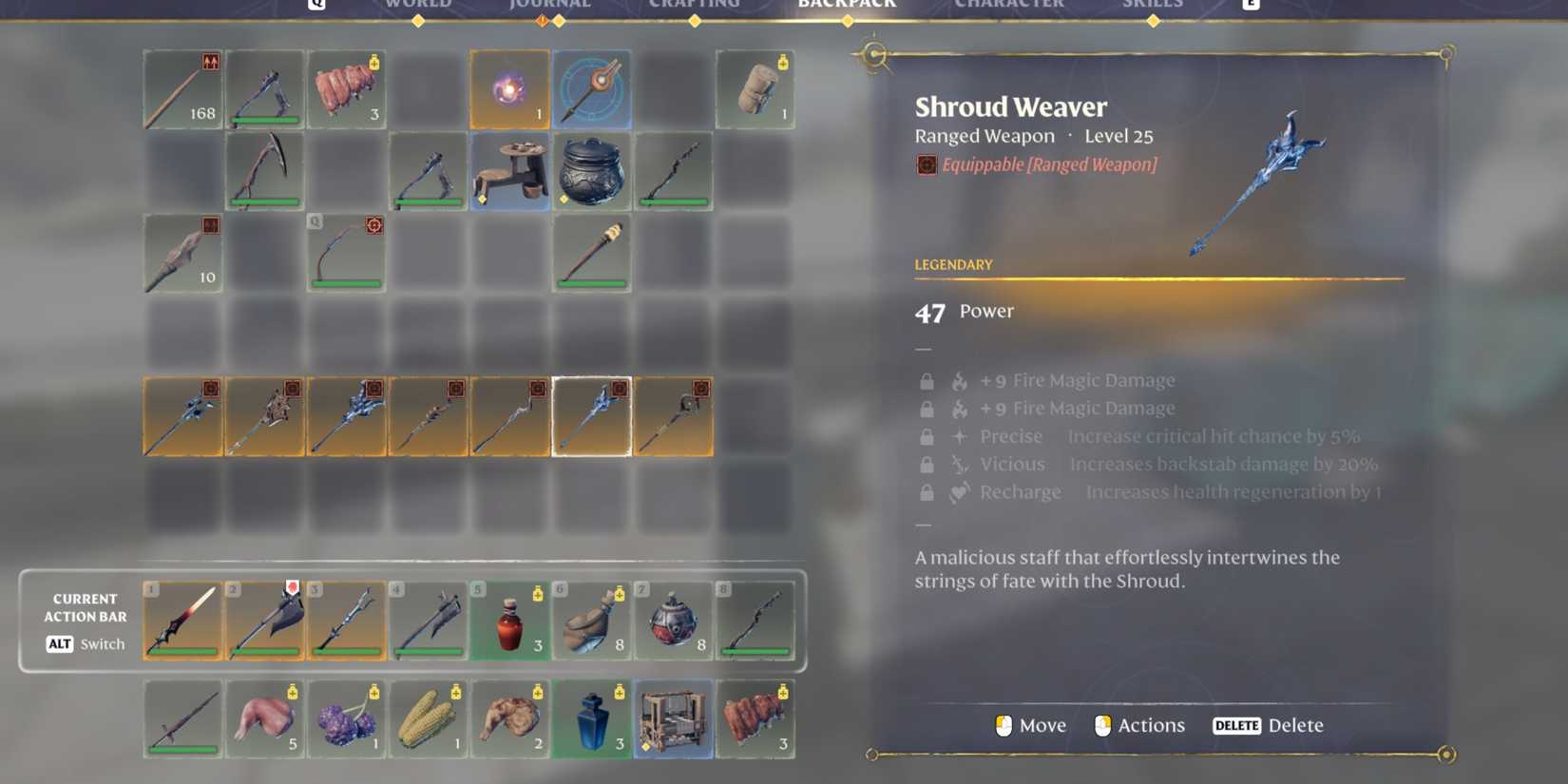This screenshot has width=1568, height=784.
Task: Select the torch item in the inventory
Action: tap(592, 252)
